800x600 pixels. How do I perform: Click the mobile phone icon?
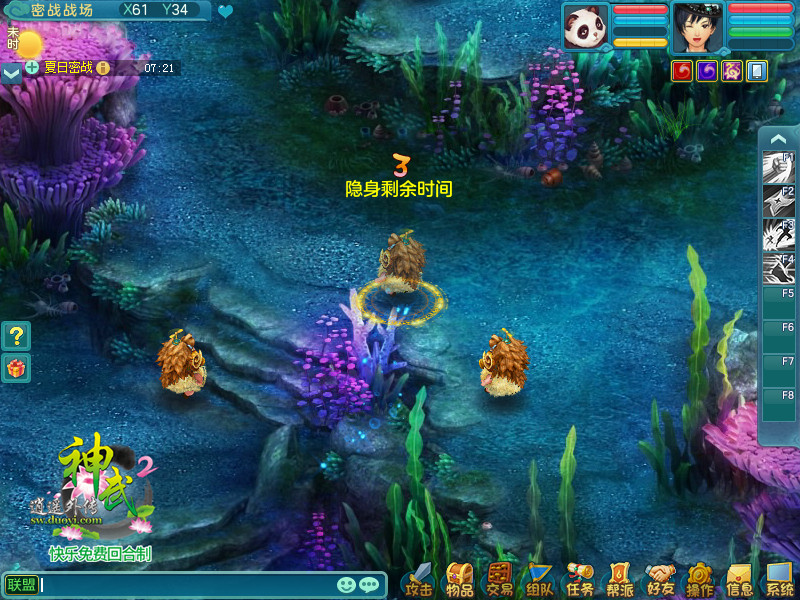coord(757,71)
